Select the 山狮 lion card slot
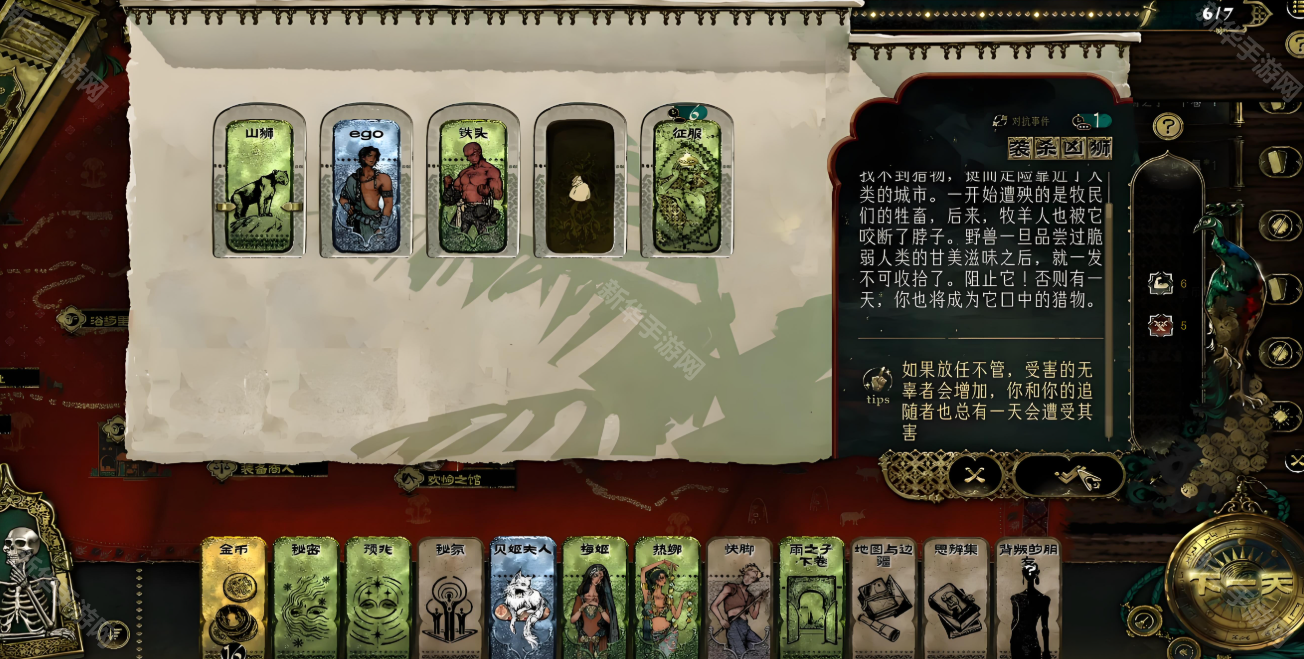 (259, 186)
